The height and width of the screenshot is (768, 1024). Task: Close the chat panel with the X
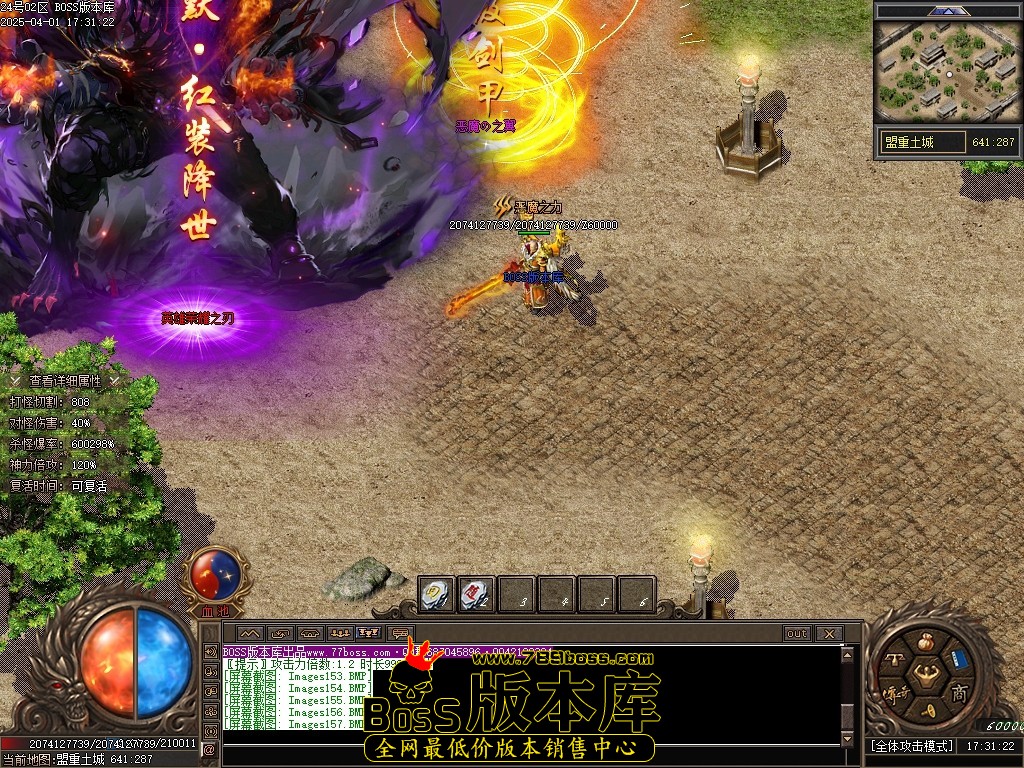(828, 634)
